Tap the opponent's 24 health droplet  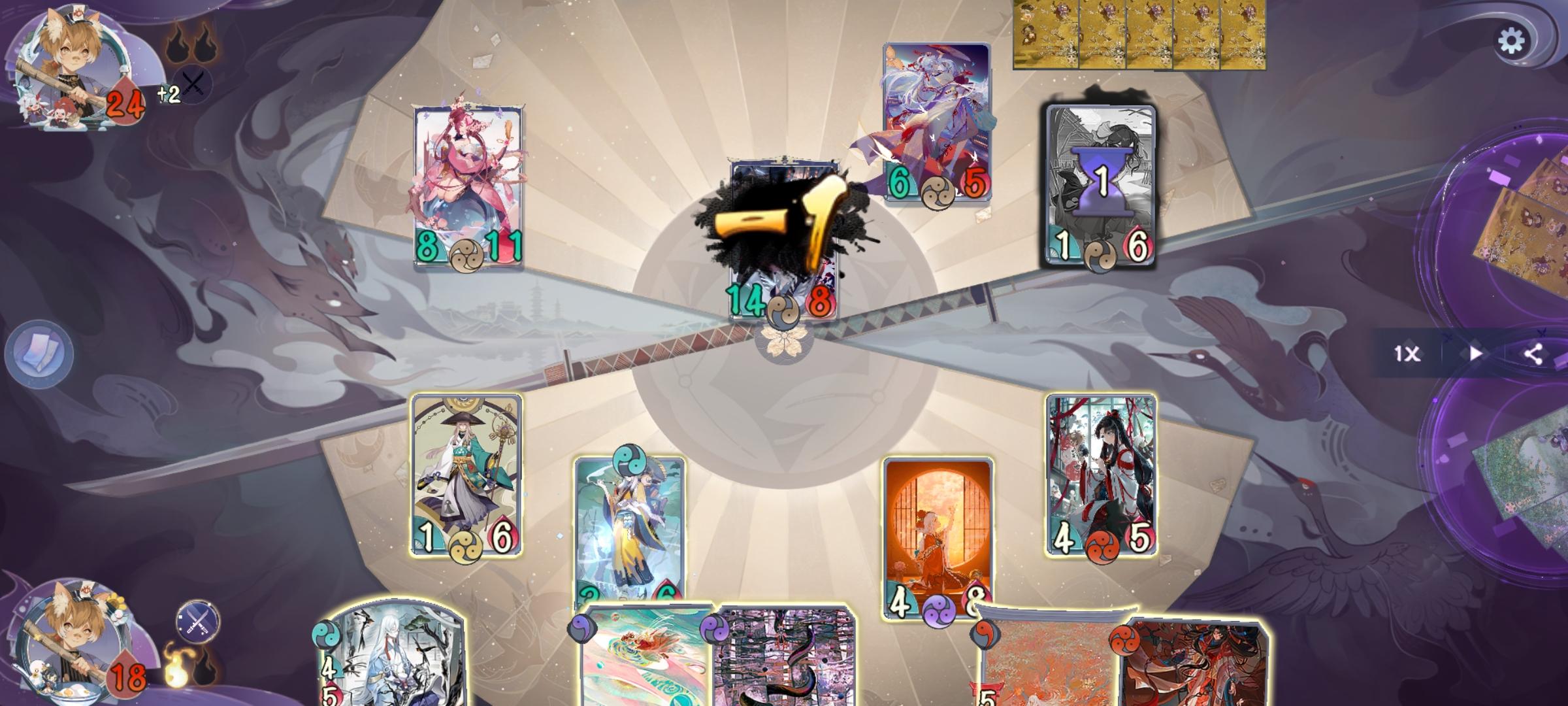click(126, 101)
